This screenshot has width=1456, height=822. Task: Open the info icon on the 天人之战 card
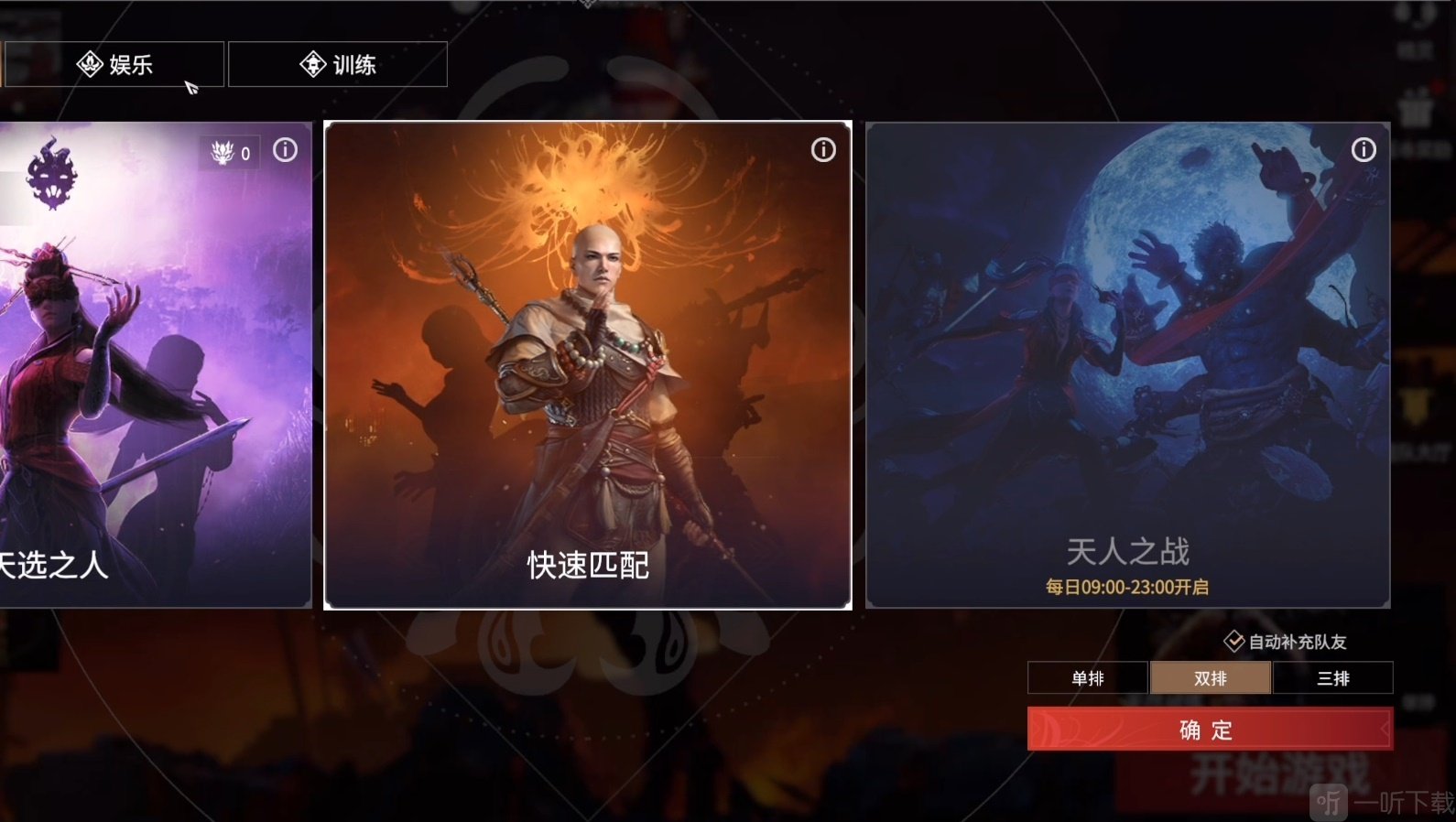coord(1364,149)
